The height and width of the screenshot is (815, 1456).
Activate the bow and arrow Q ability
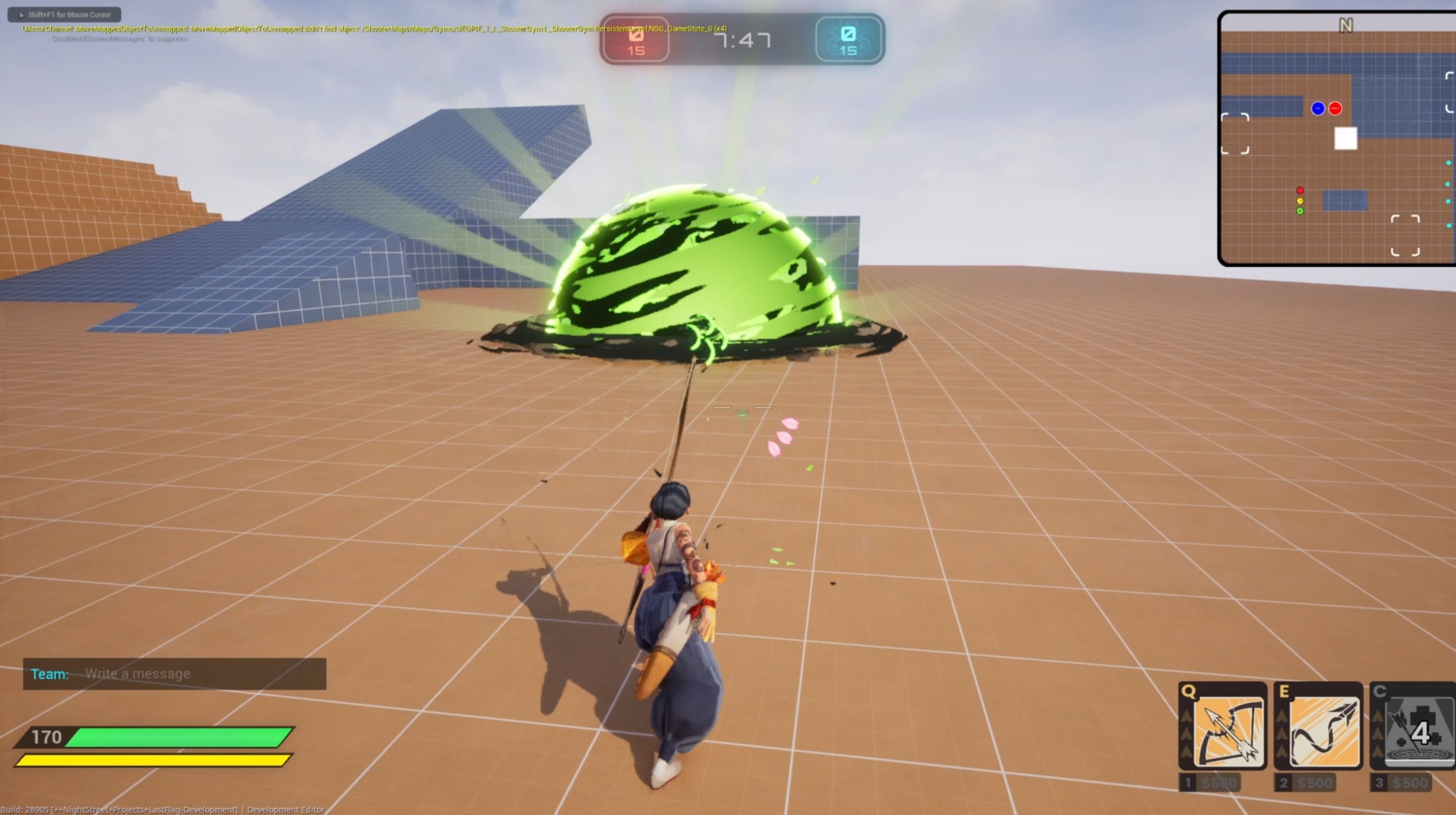click(x=1227, y=731)
